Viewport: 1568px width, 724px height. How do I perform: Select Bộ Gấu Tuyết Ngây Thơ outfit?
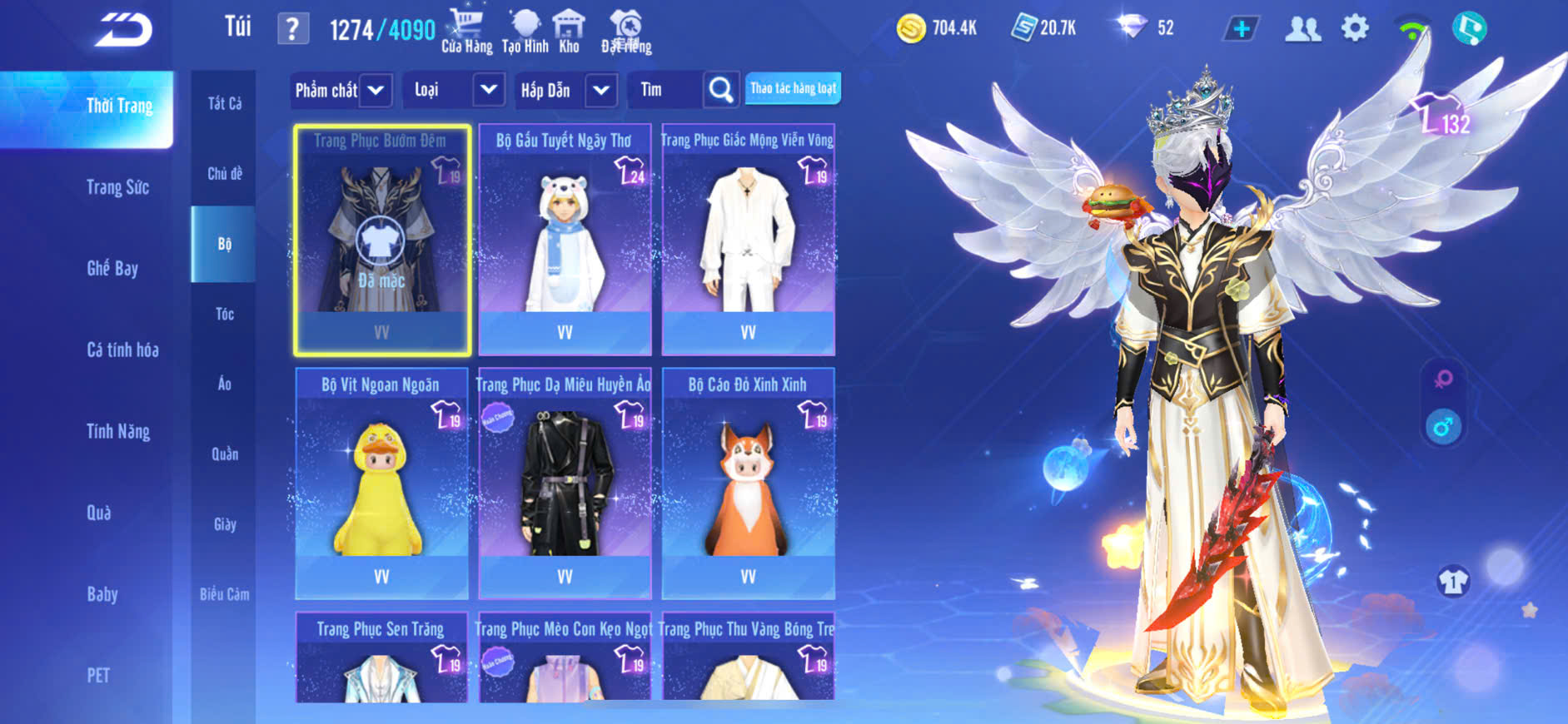(565, 241)
